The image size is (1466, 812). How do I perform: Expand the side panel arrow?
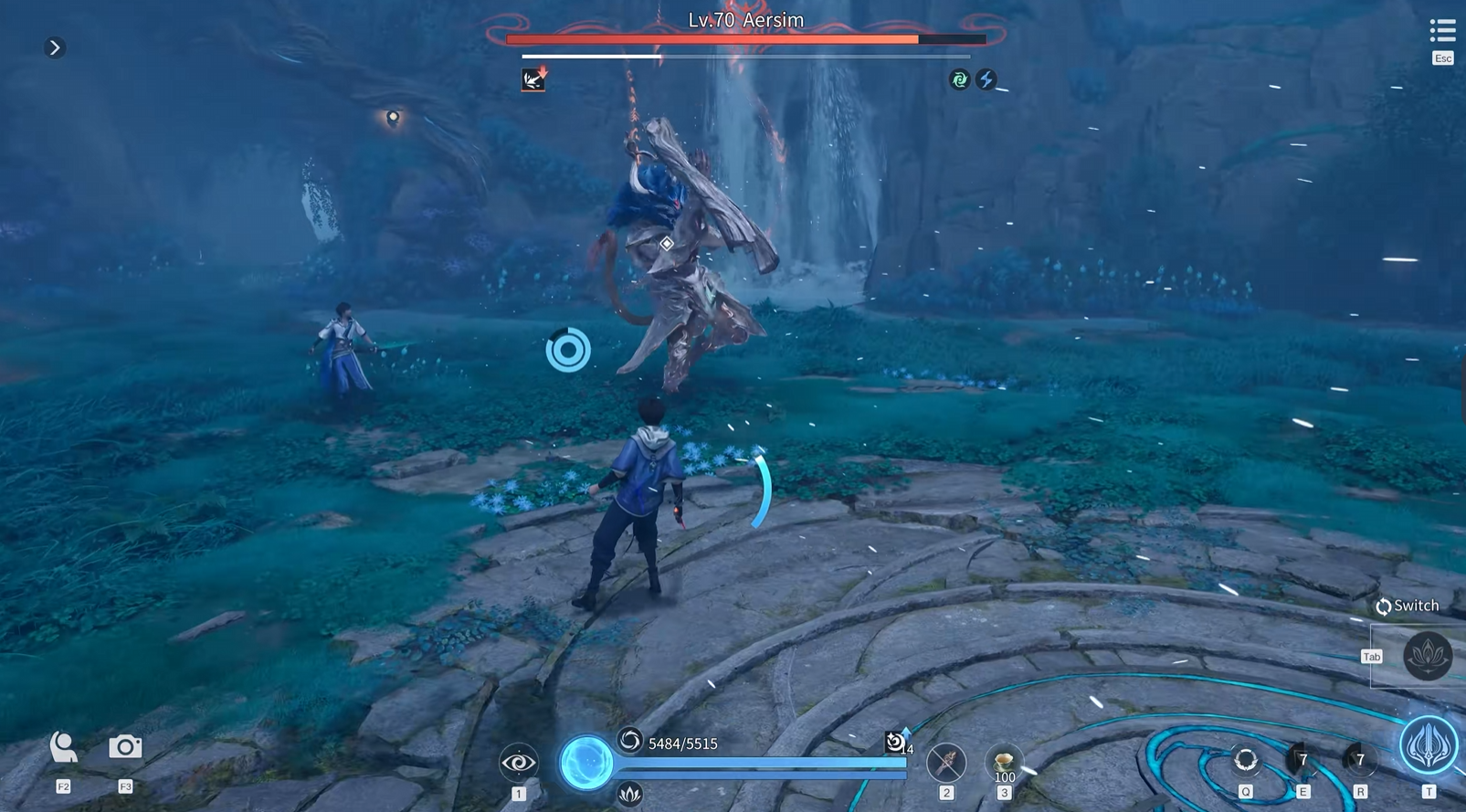point(55,47)
